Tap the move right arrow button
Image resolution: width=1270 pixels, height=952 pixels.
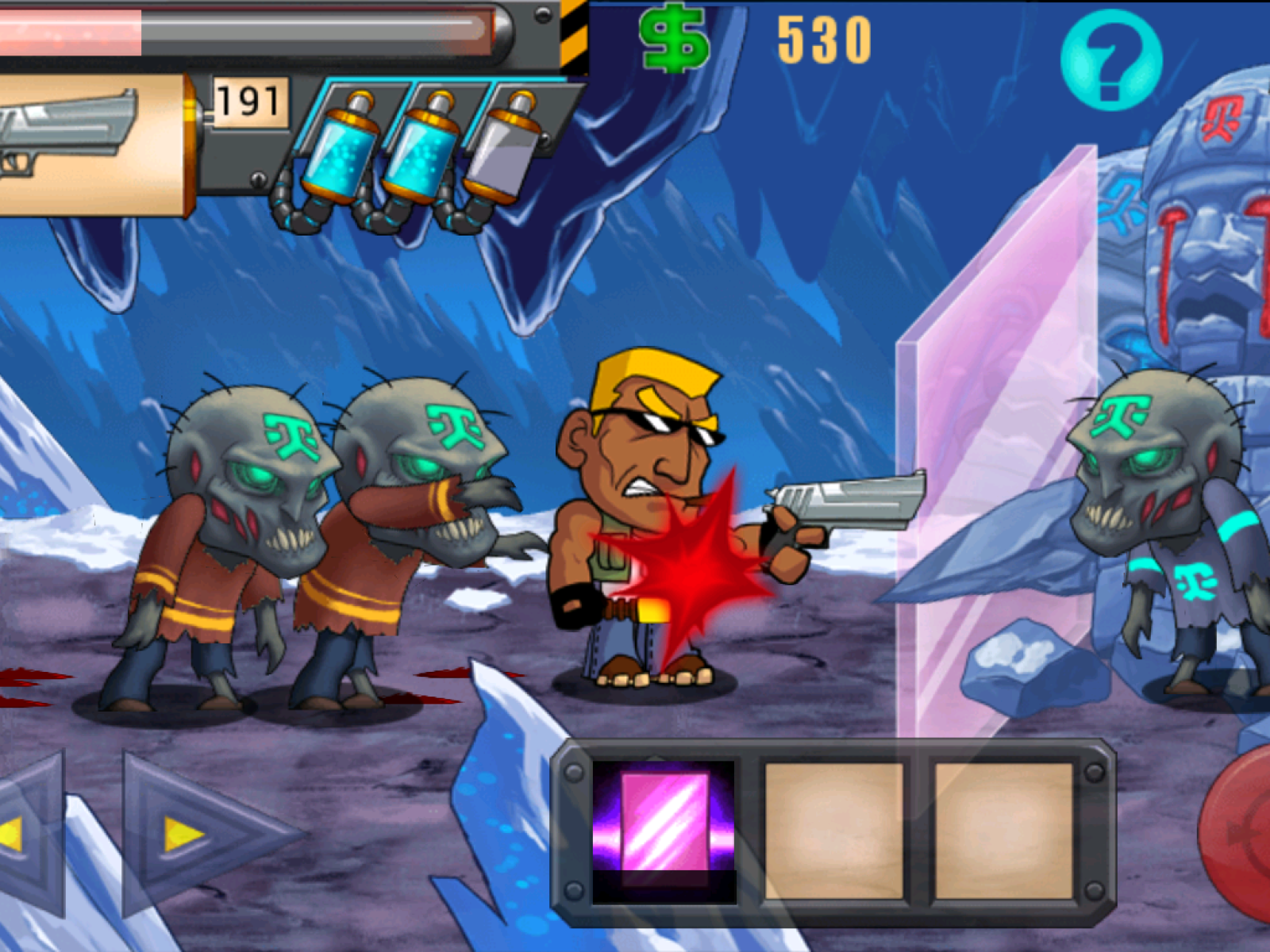click(189, 835)
